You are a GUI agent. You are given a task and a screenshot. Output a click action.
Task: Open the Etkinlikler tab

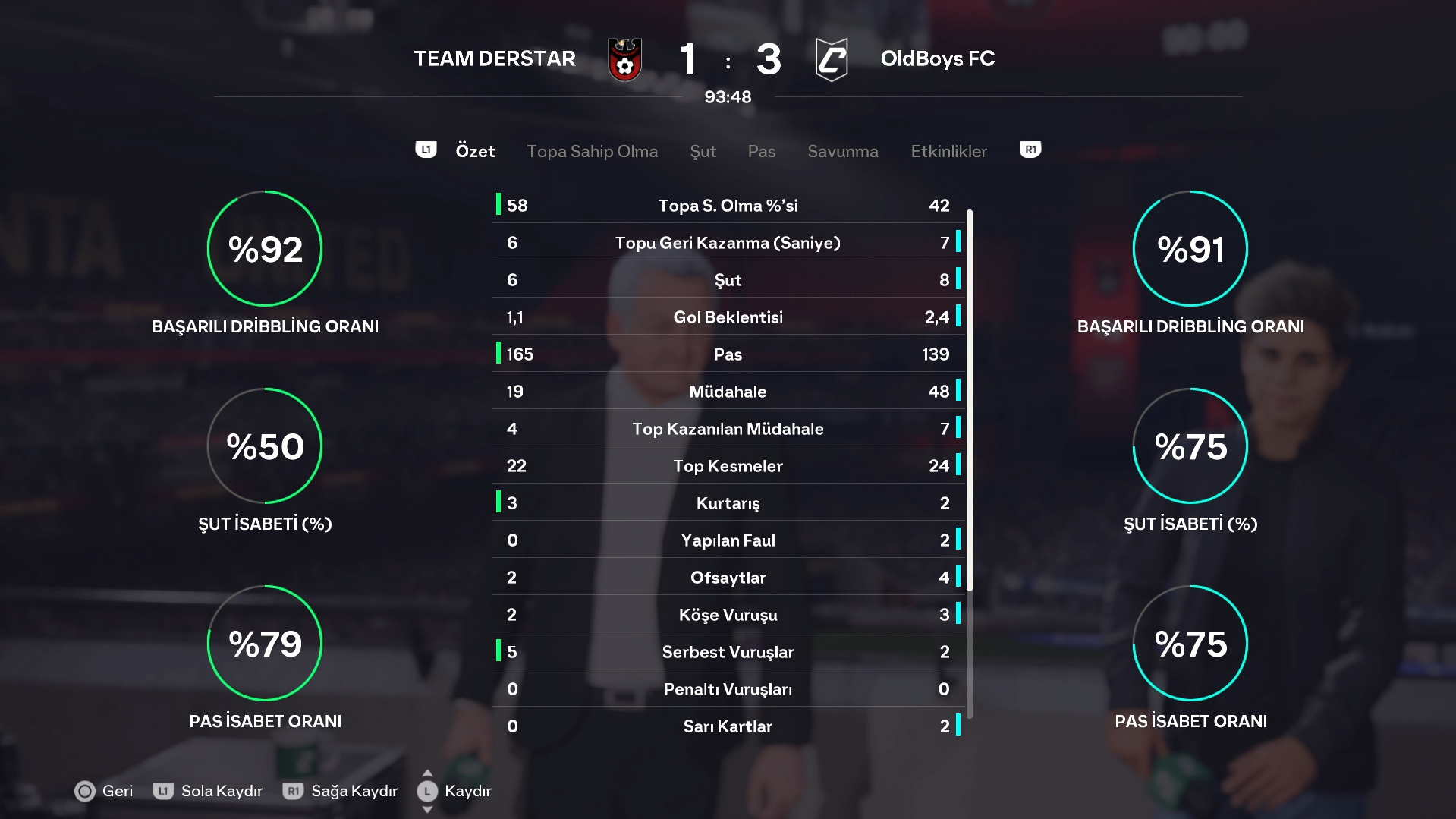[948, 151]
